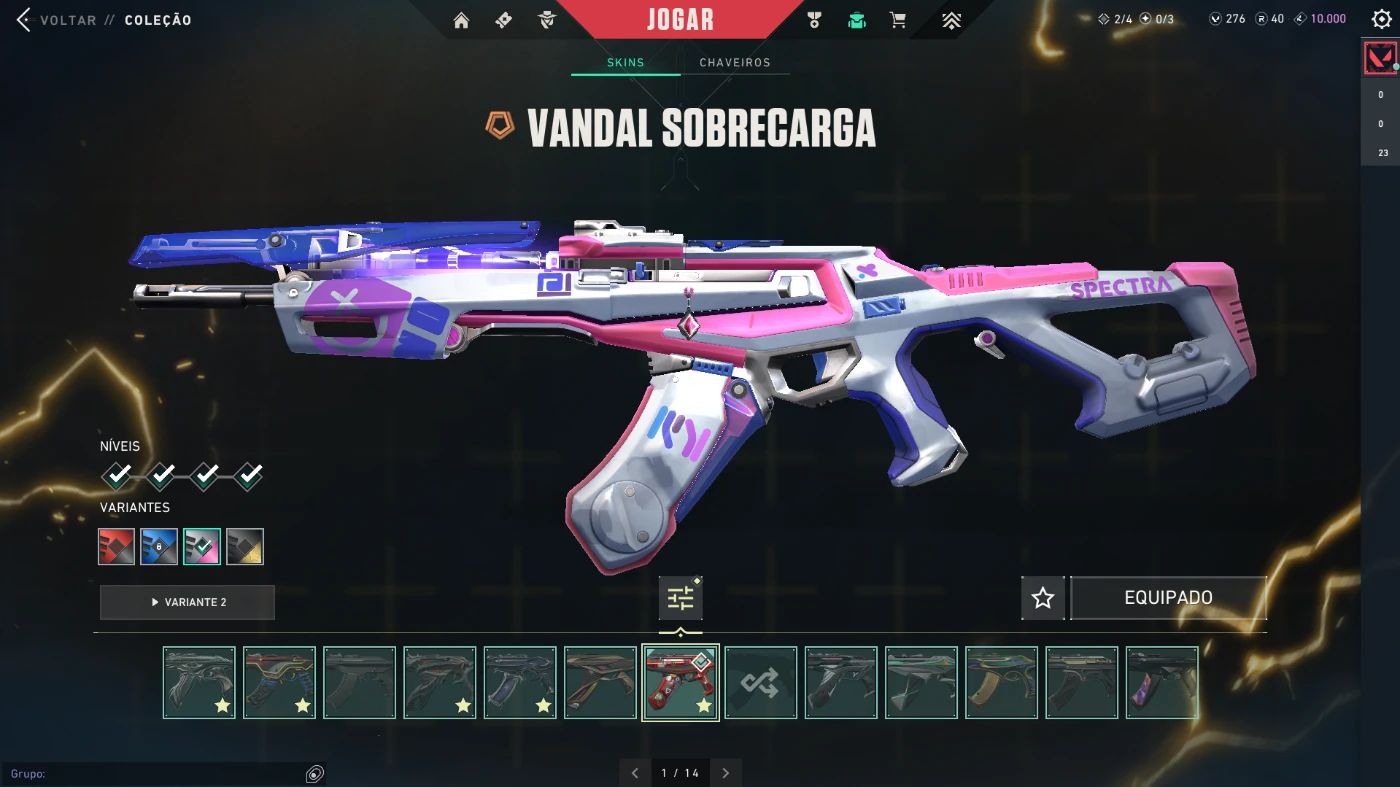Select the random shuffle skin tile
Image resolution: width=1400 pixels, height=787 pixels.
click(x=761, y=683)
